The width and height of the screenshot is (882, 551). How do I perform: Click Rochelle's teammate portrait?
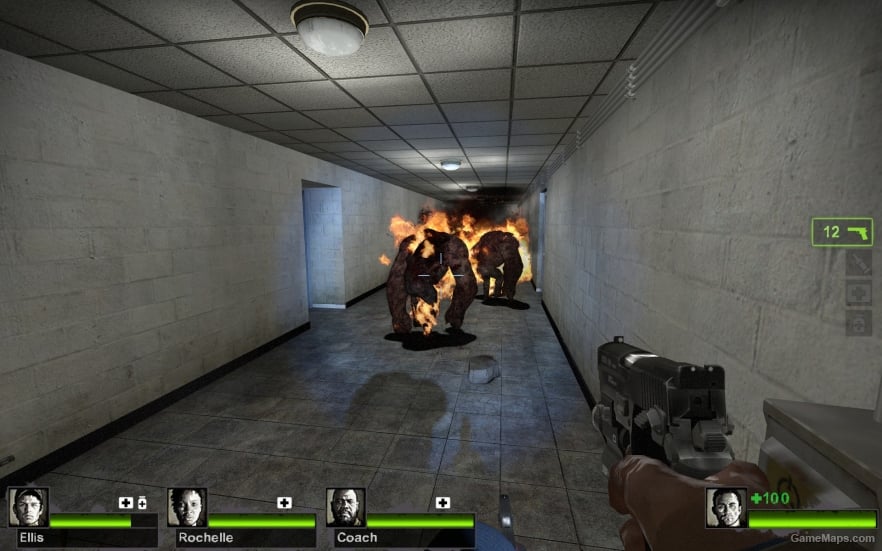coord(187,507)
